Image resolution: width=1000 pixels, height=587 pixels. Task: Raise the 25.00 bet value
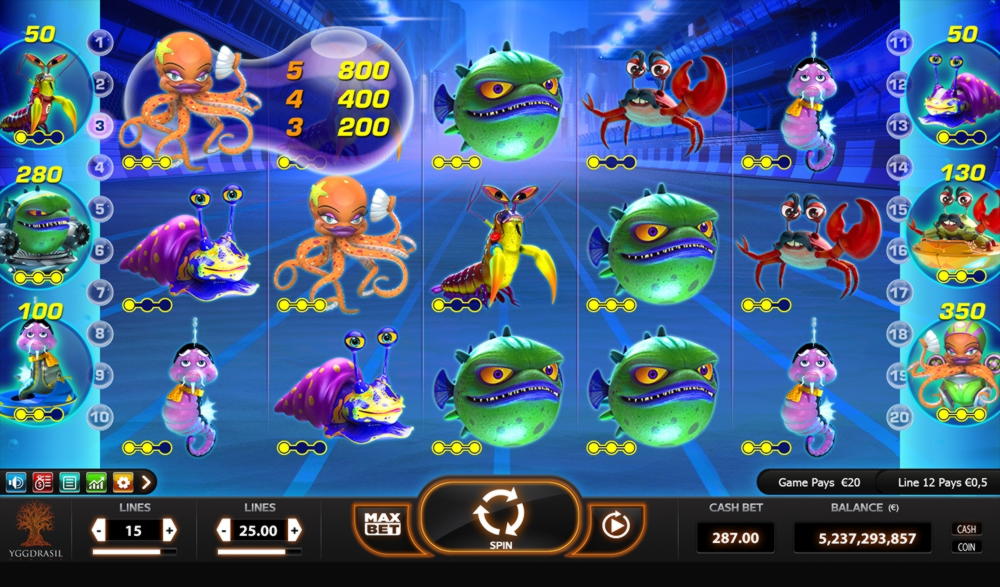(294, 530)
